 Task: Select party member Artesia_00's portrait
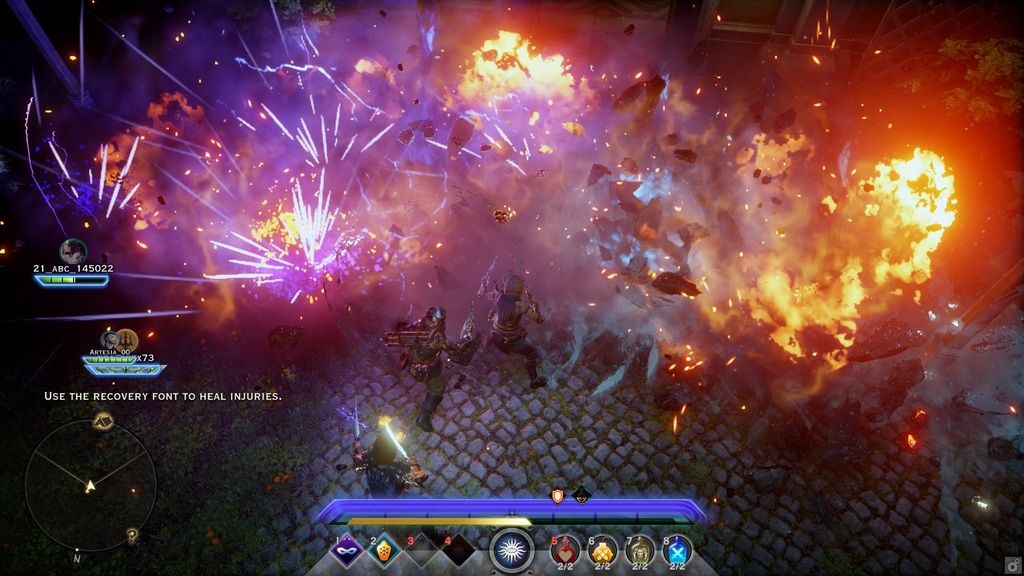coord(110,340)
